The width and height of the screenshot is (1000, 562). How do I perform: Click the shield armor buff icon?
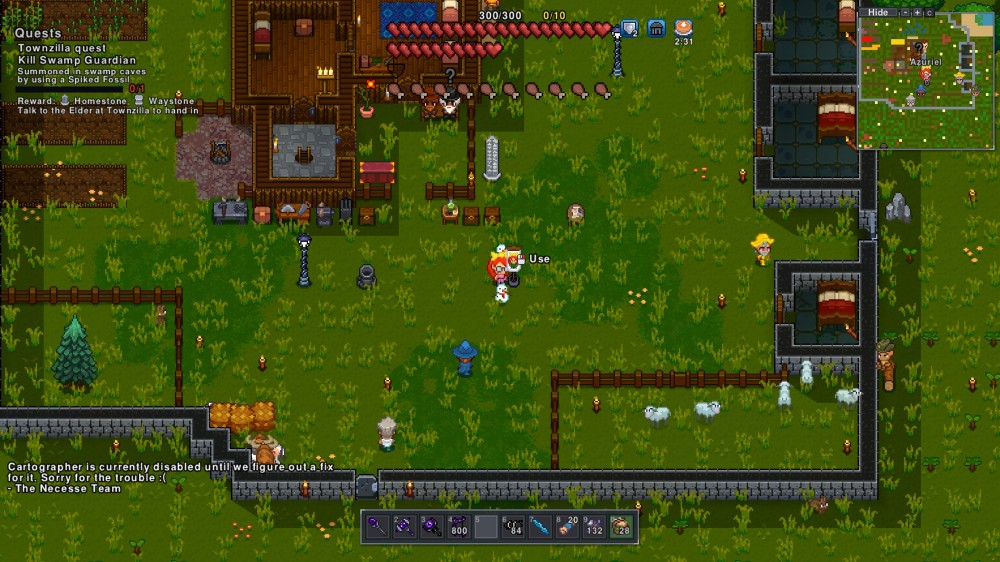pos(630,28)
